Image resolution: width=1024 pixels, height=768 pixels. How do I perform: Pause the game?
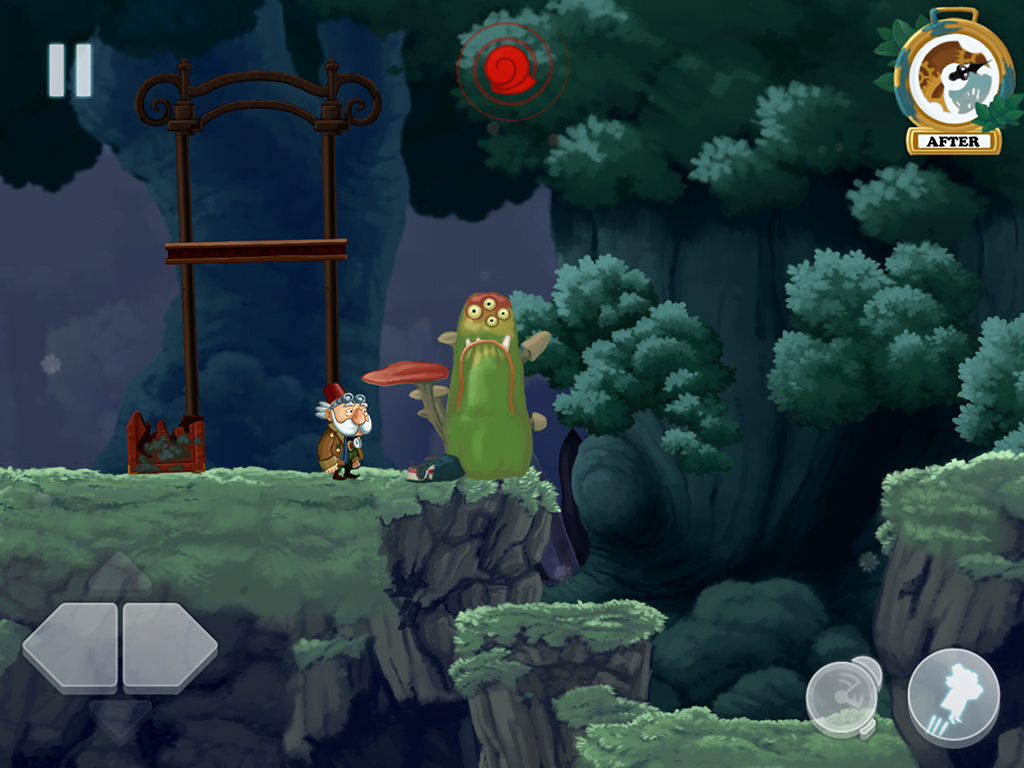(x=70, y=70)
